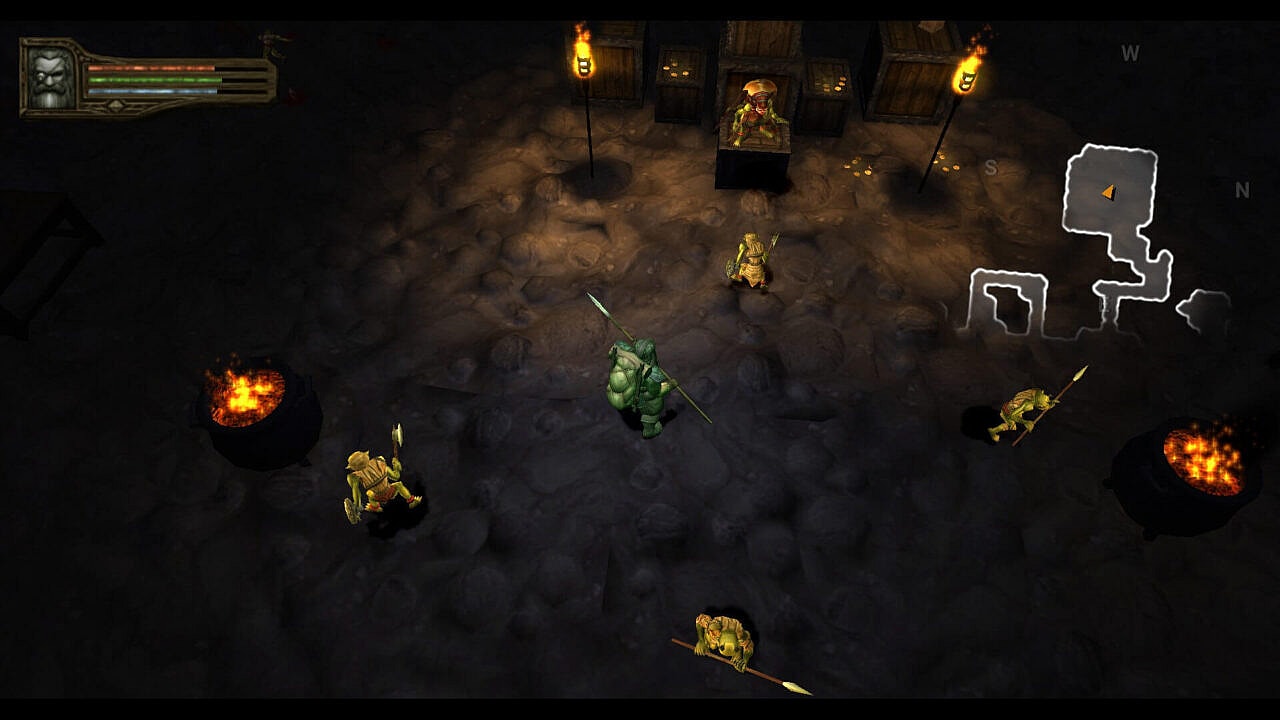This screenshot has width=1280, height=720.
Task: Select the player arrow marker on the minimap
Action: pyautogui.click(x=1110, y=190)
